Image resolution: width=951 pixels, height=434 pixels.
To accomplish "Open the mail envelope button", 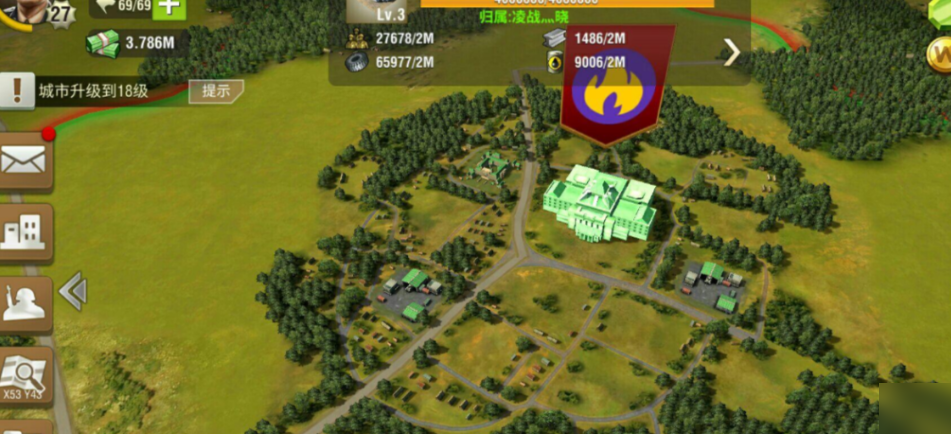I will pos(25,161).
